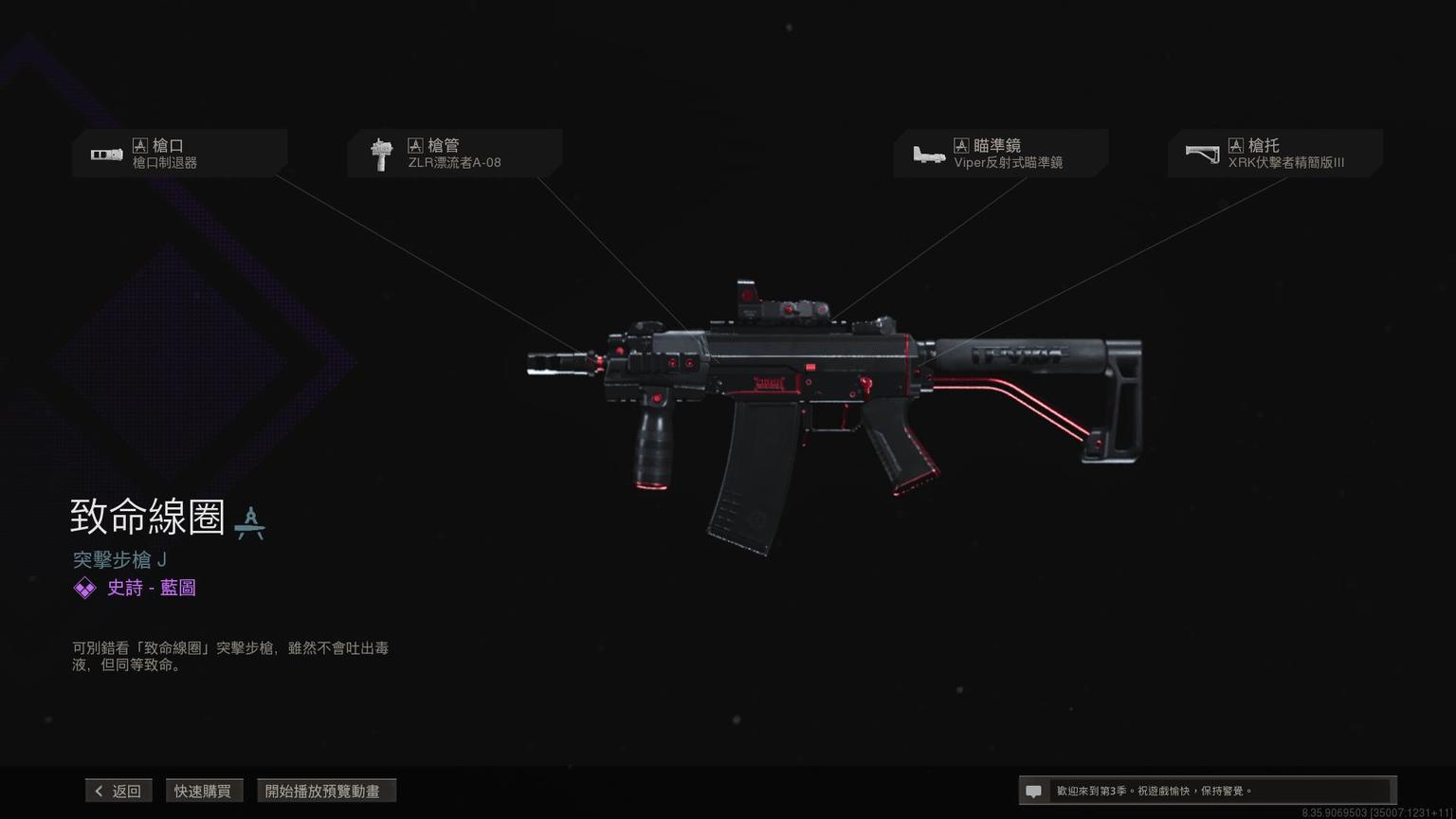Select 快速購買 quick purchase button
The height and width of the screenshot is (819, 1456).
pyautogui.click(x=203, y=791)
